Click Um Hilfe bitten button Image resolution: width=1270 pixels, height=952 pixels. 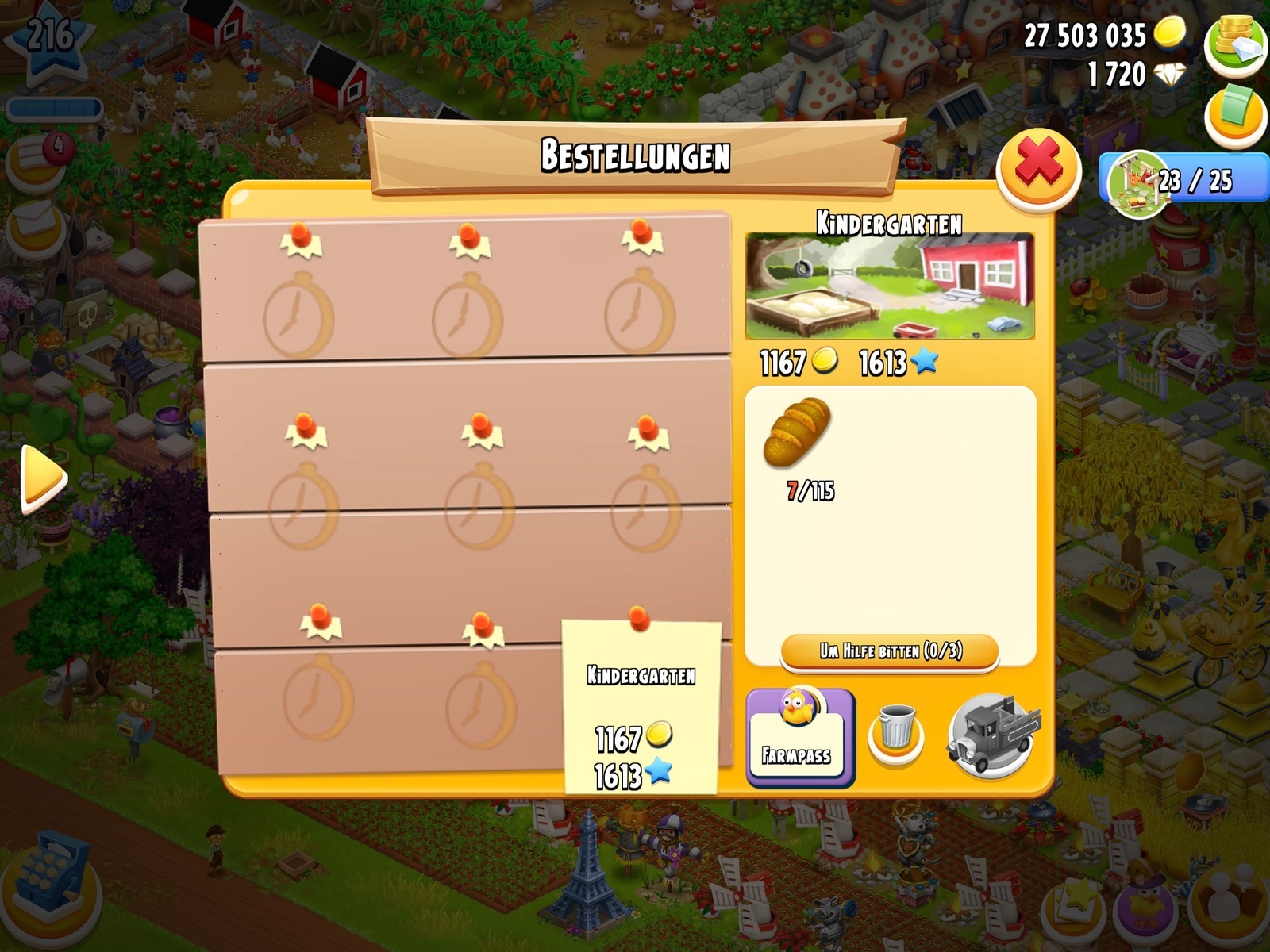890,652
